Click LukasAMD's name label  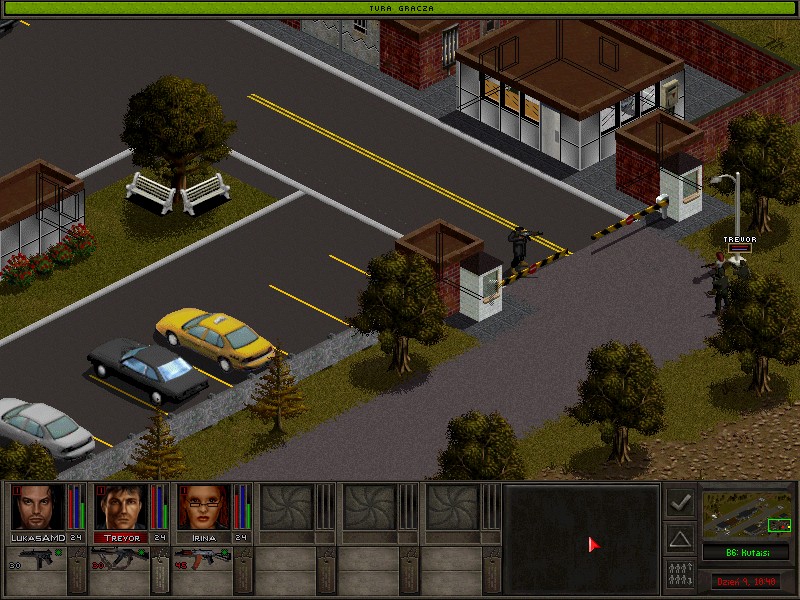tap(38, 537)
